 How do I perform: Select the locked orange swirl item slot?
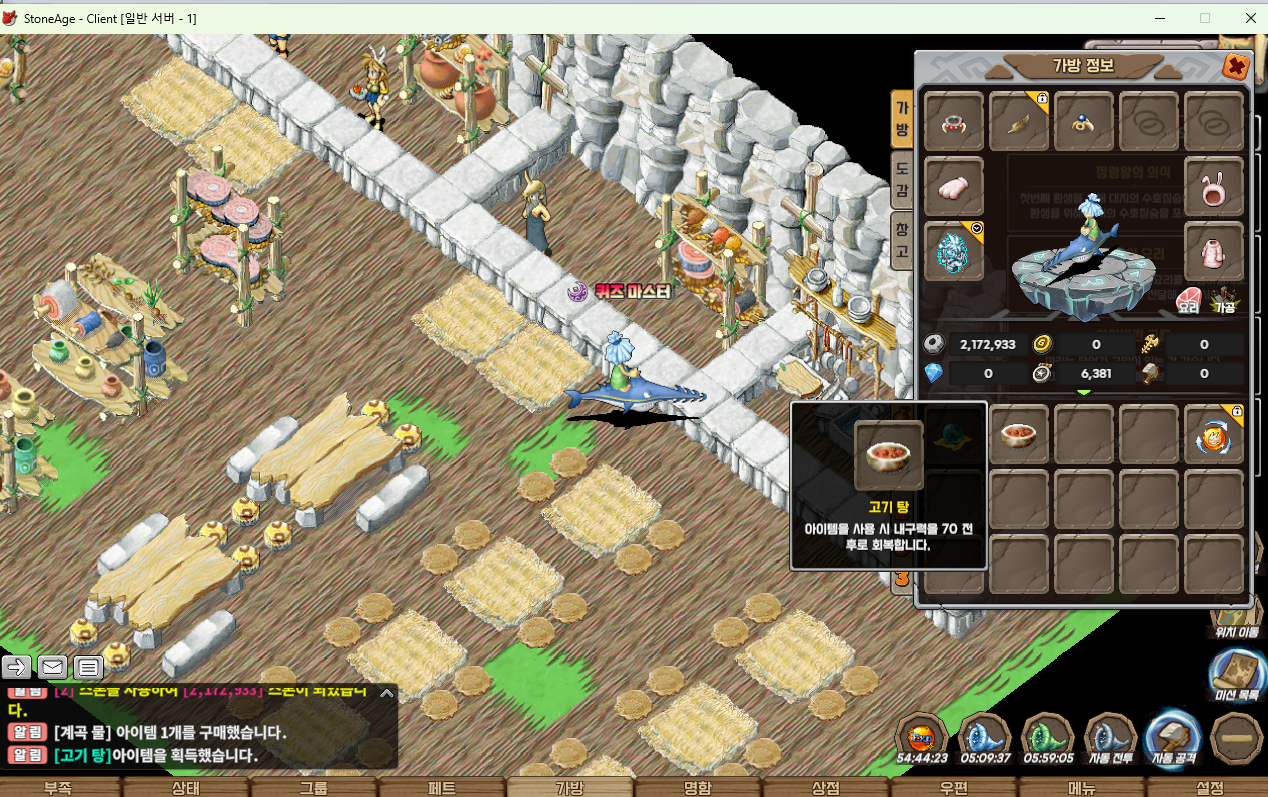point(1213,436)
